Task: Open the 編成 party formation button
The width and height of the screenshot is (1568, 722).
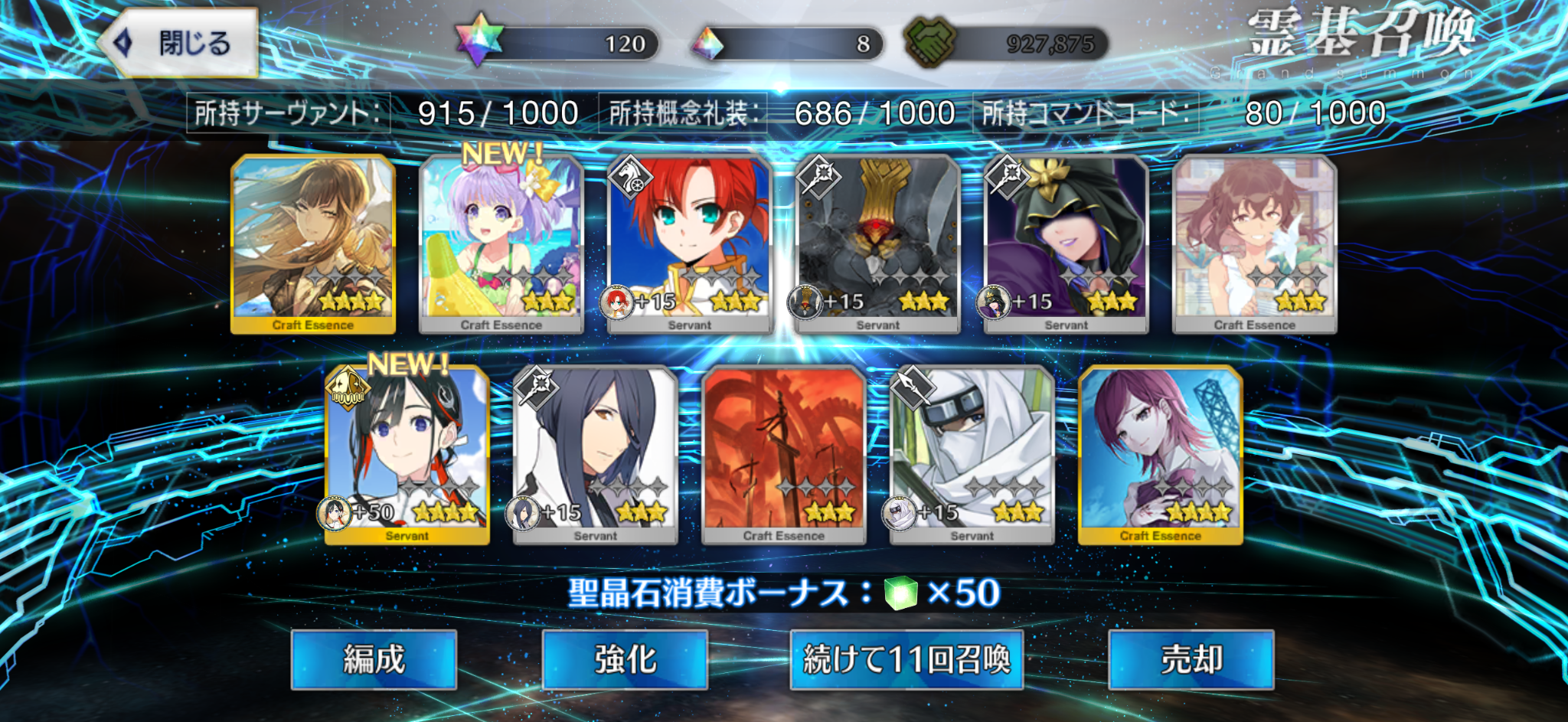Action: point(374,659)
